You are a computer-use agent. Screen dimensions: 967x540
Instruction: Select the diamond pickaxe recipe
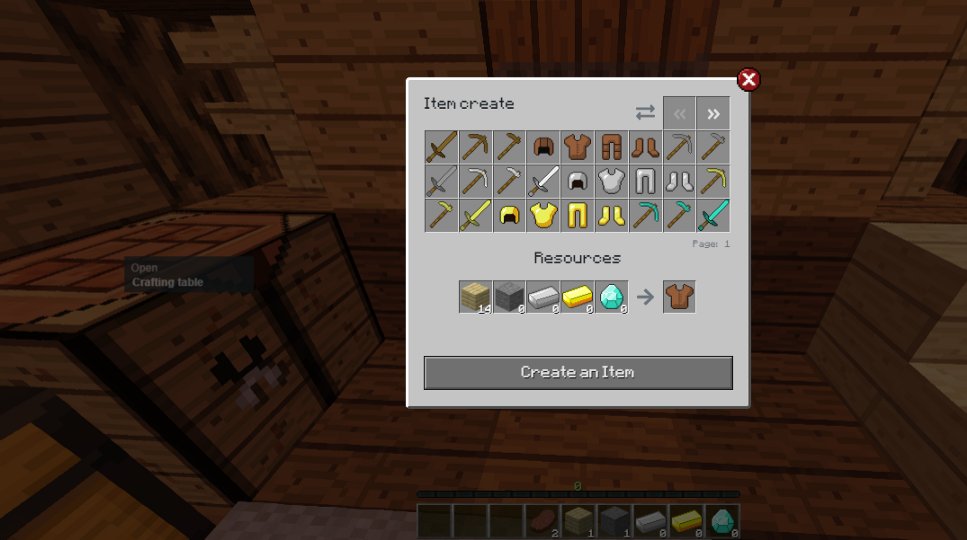click(x=645, y=215)
